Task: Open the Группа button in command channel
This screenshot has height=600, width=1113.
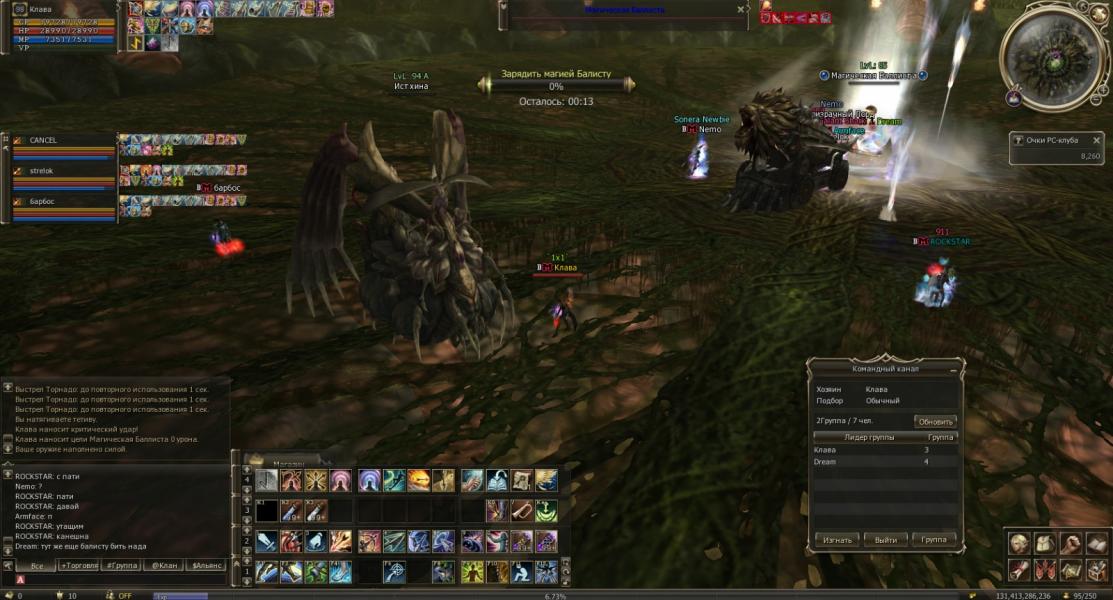Action: coord(933,539)
